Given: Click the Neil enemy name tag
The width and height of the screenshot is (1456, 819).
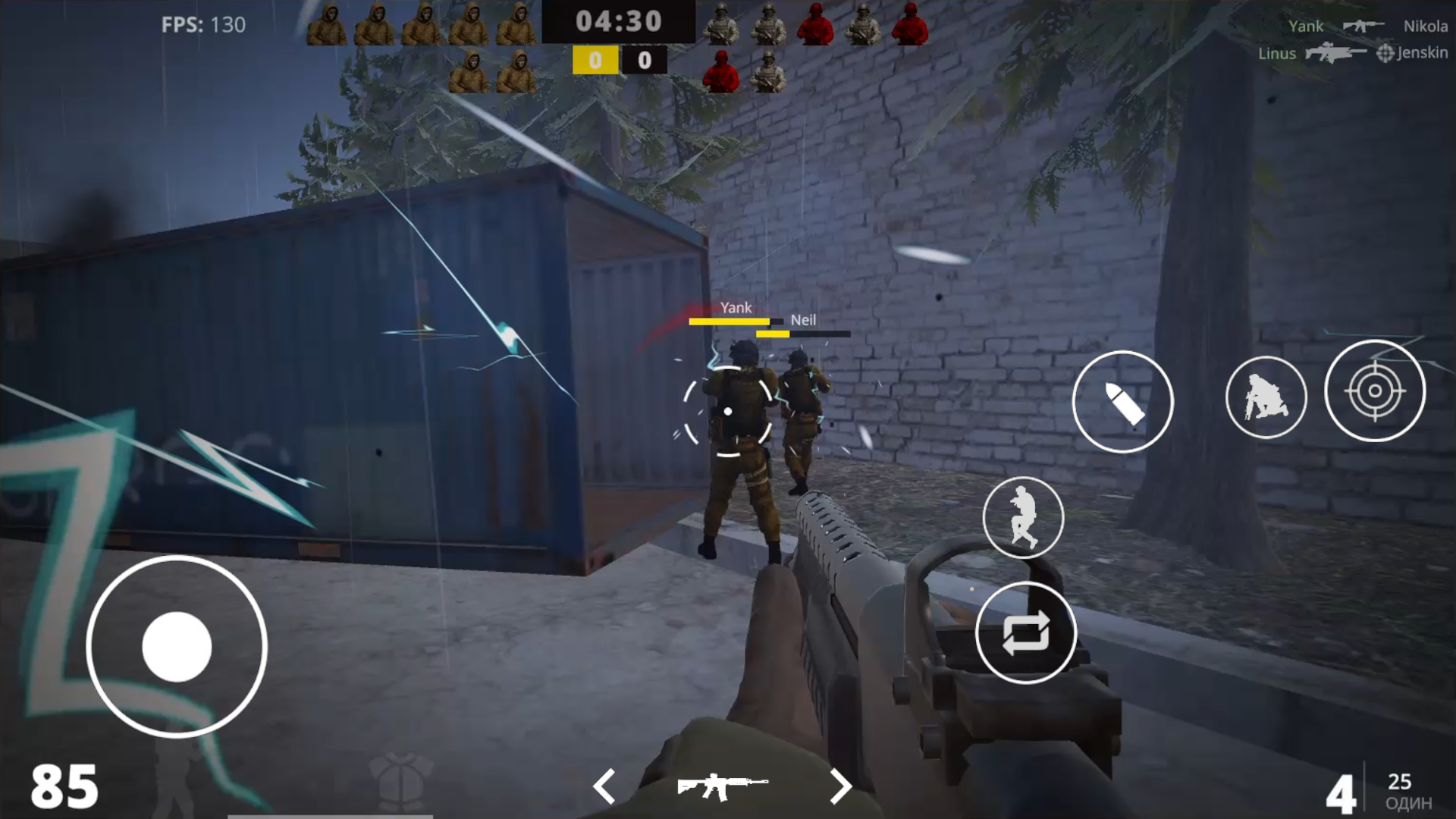Looking at the screenshot, I should pyautogui.click(x=802, y=319).
